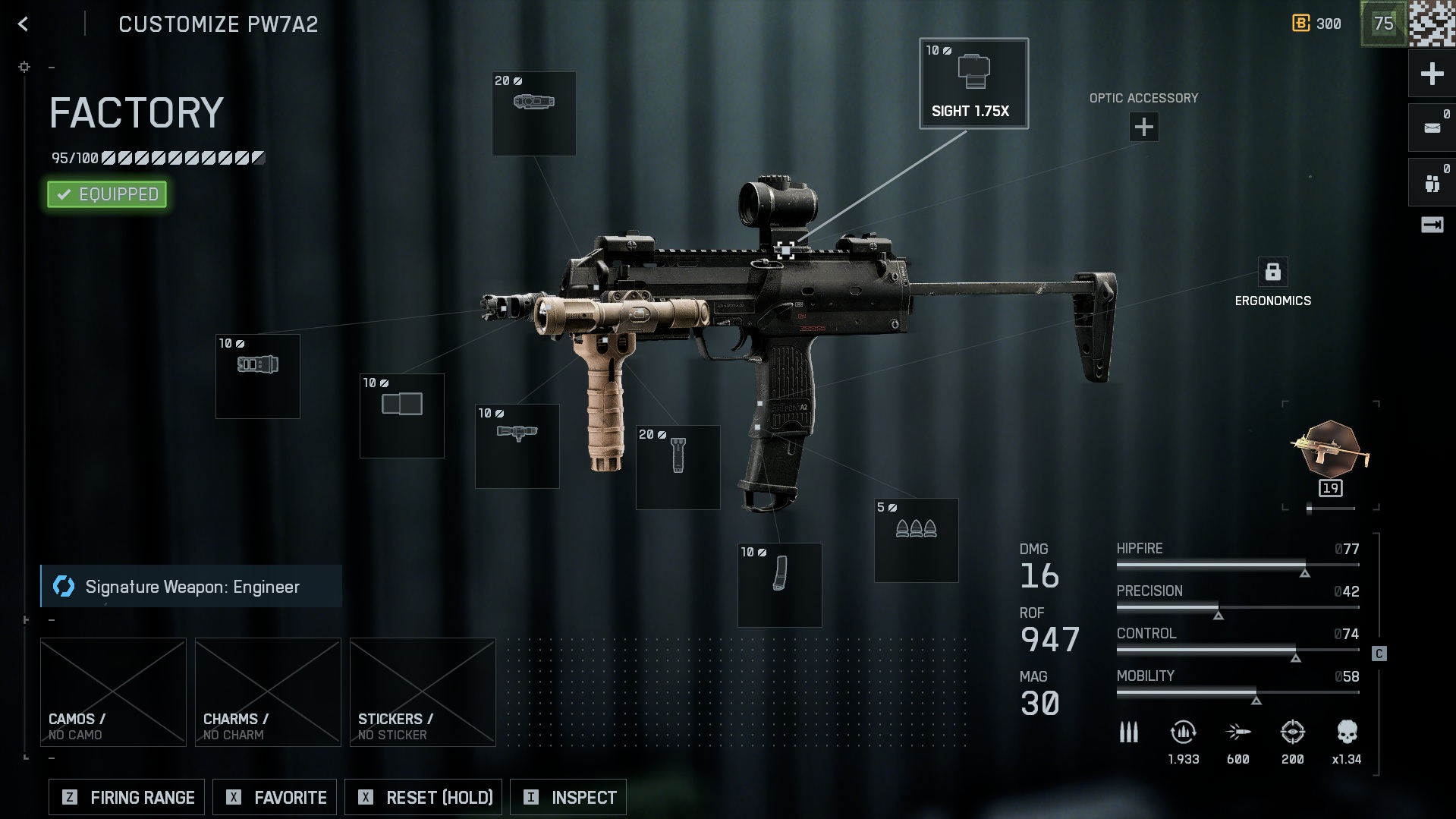Select the top rail attachment slot
The height and width of the screenshot is (819, 1456).
(x=533, y=113)
